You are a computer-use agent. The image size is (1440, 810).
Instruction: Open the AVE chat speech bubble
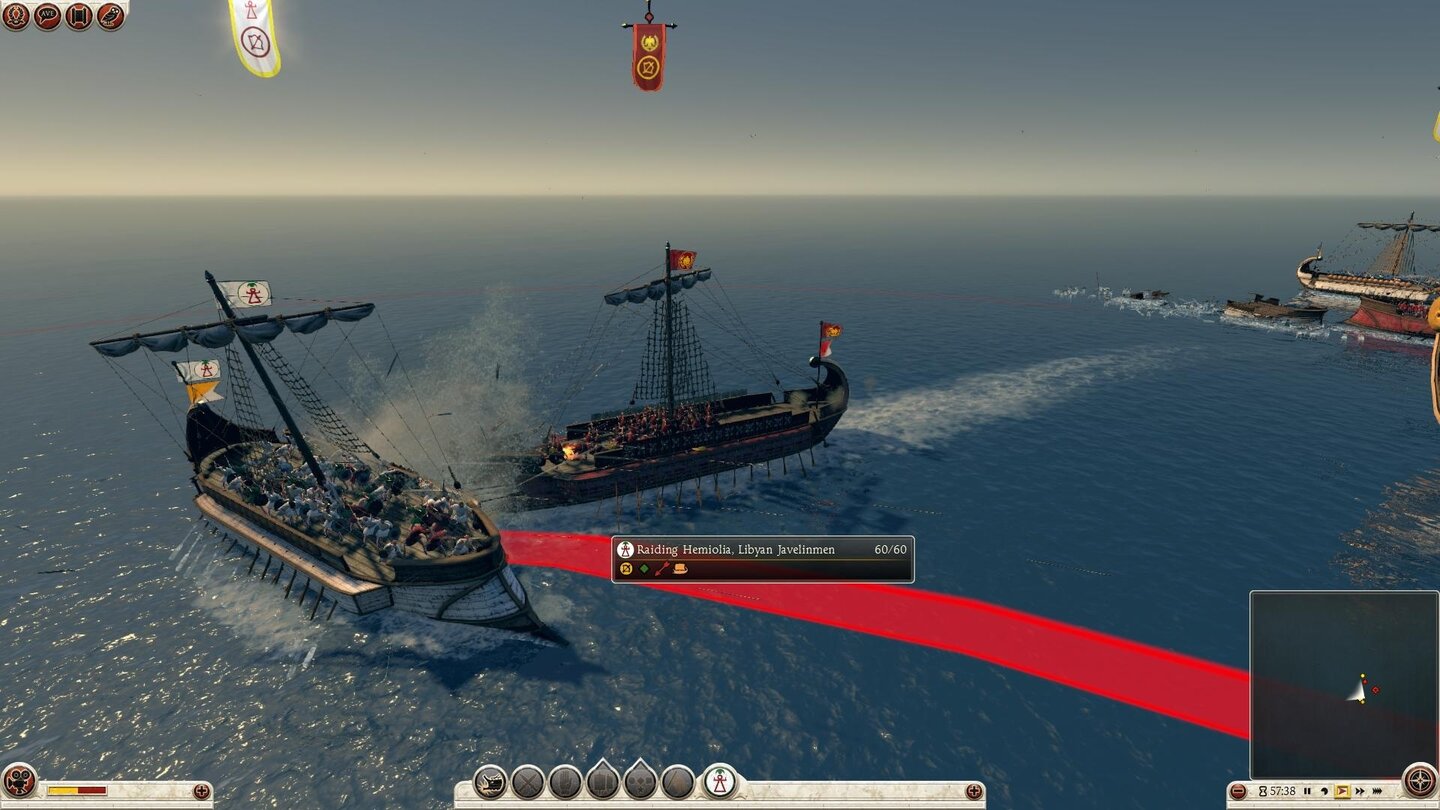[x=47, y=16]
